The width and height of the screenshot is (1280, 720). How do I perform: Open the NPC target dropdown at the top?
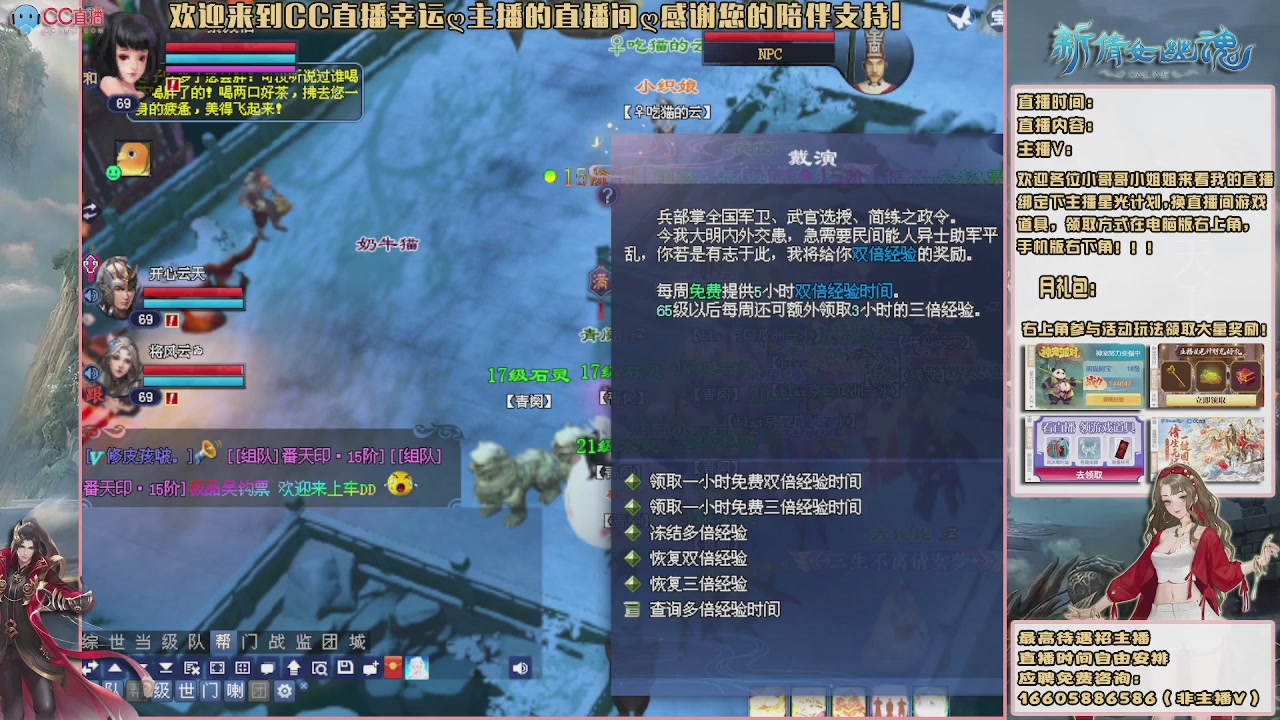pyautogui.click(x=768, y=53)
